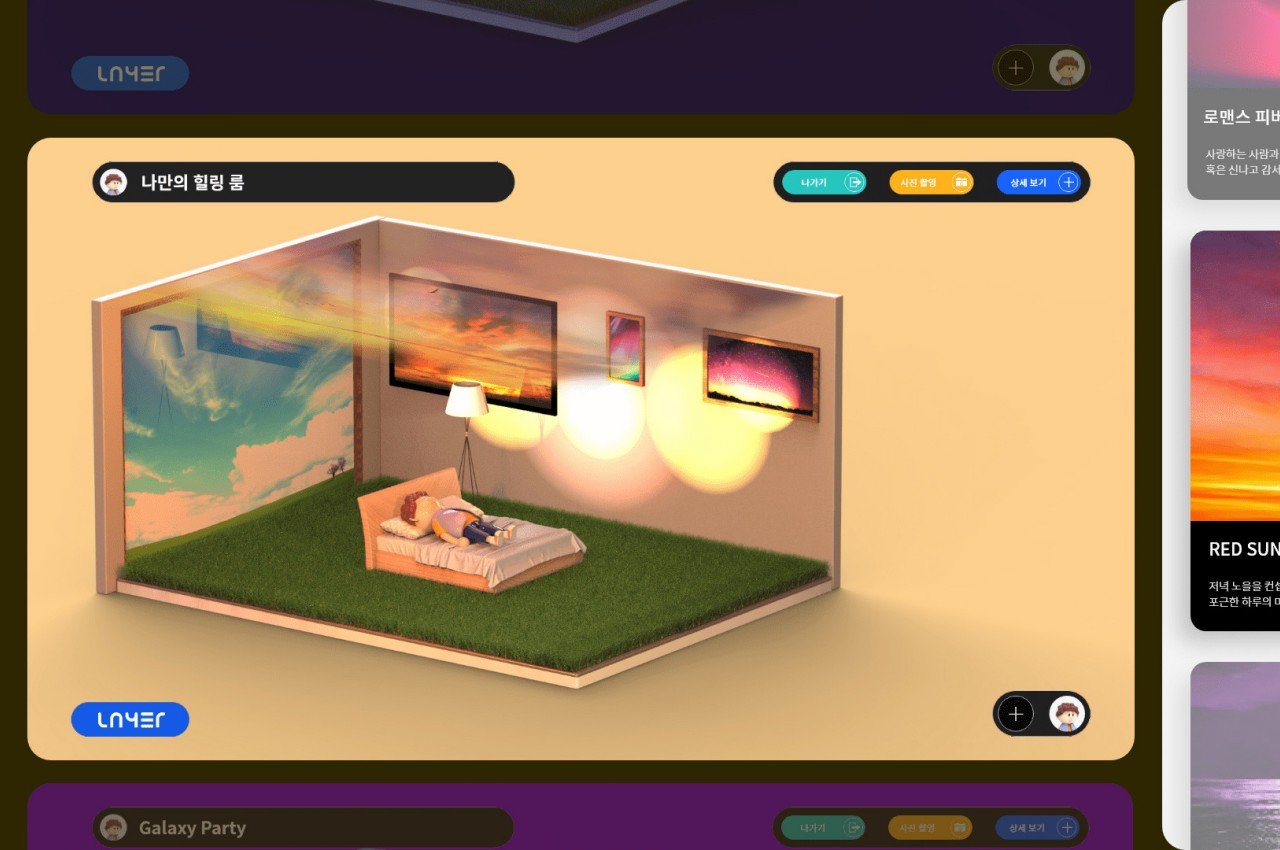Image resolution: width=1280 pixels, height=850 pixels.
Task: Click the avatar icon next to Galaxy Party title
Action: [x=116, y=828]
